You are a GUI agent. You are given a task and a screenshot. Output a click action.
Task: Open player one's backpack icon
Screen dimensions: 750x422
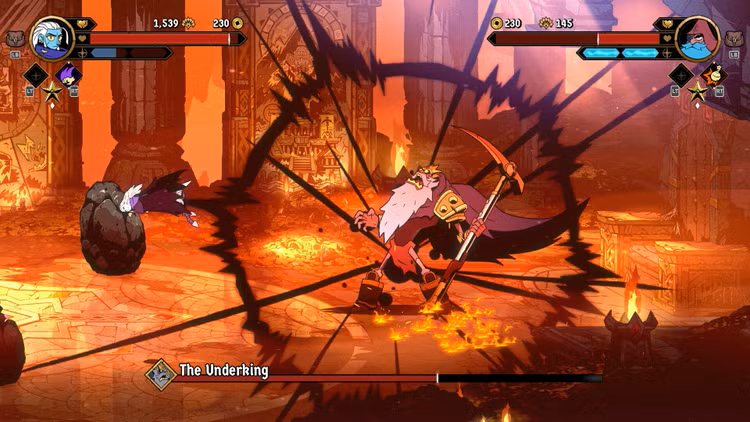14,39
